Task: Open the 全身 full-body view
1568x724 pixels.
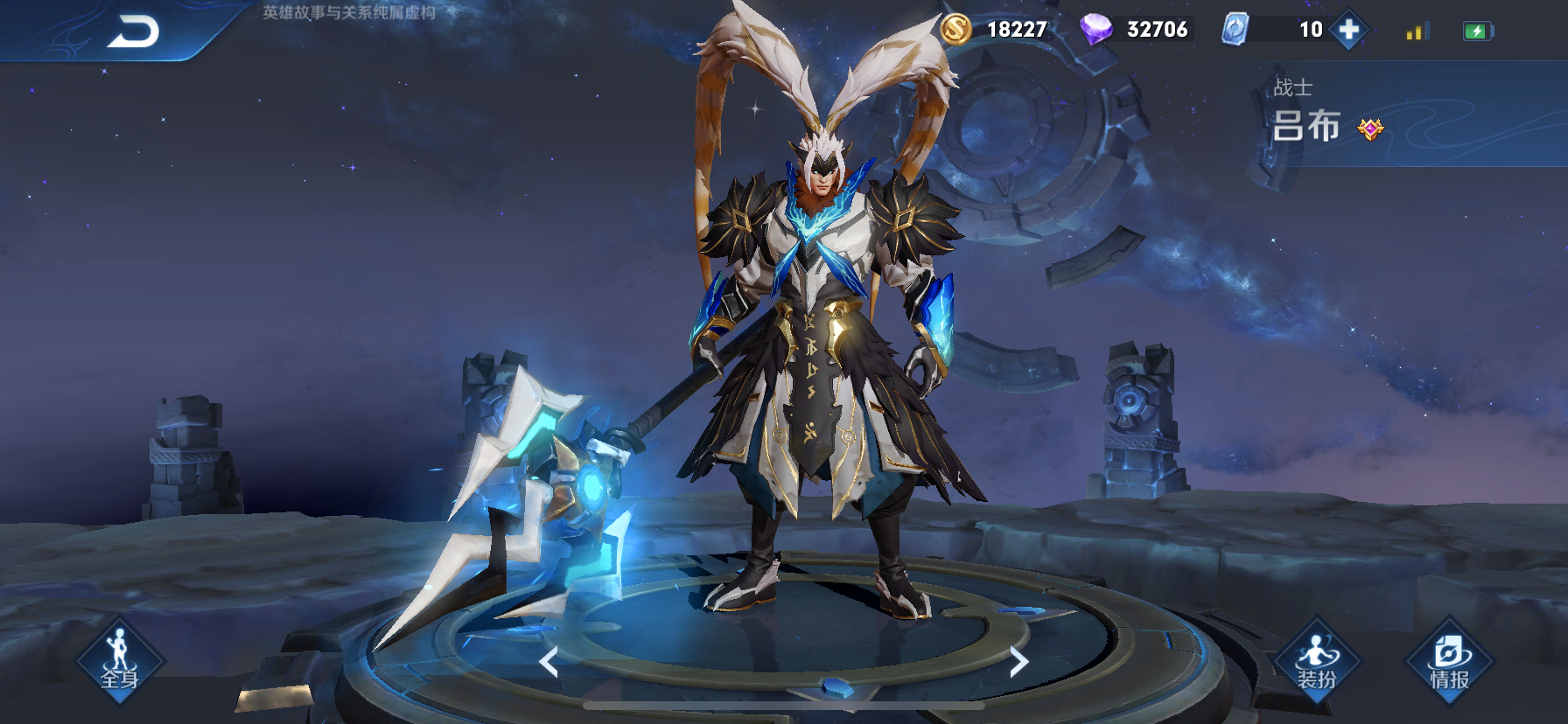Action: (120, 661)
